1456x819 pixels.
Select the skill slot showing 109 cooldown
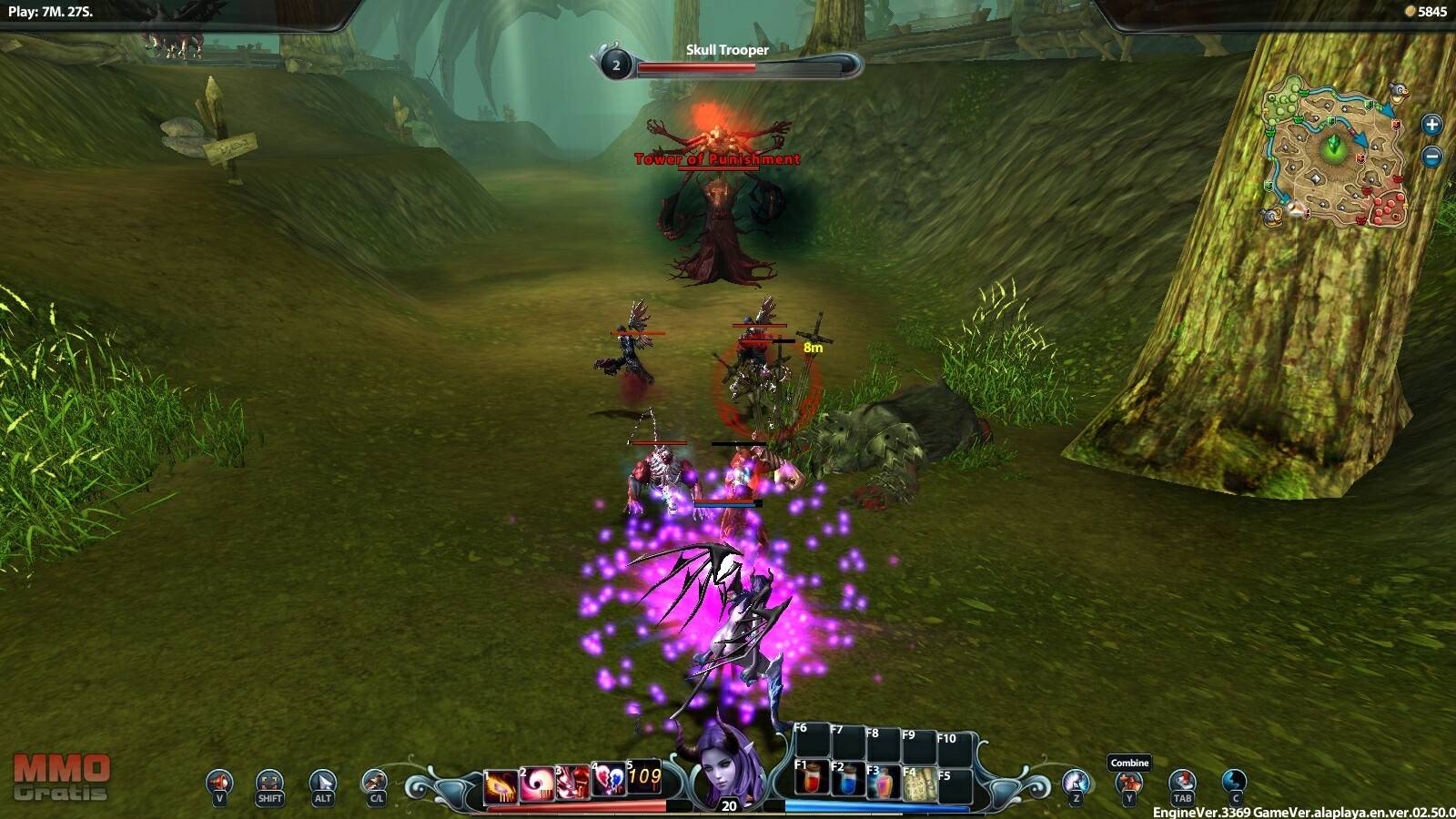[644, 777]
